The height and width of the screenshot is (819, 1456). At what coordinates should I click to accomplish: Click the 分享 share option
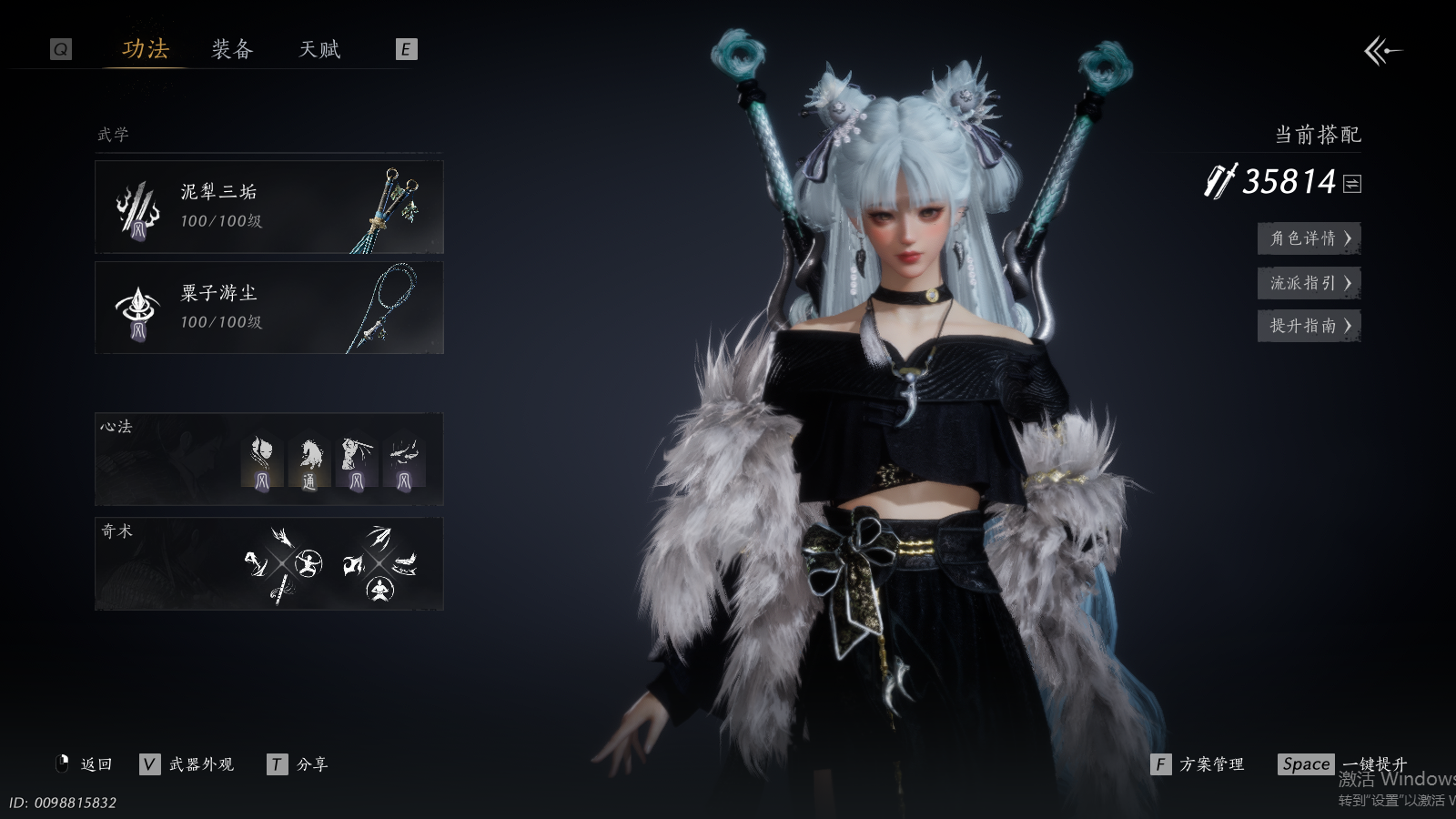pyautogui.click(x=298, y=764)
